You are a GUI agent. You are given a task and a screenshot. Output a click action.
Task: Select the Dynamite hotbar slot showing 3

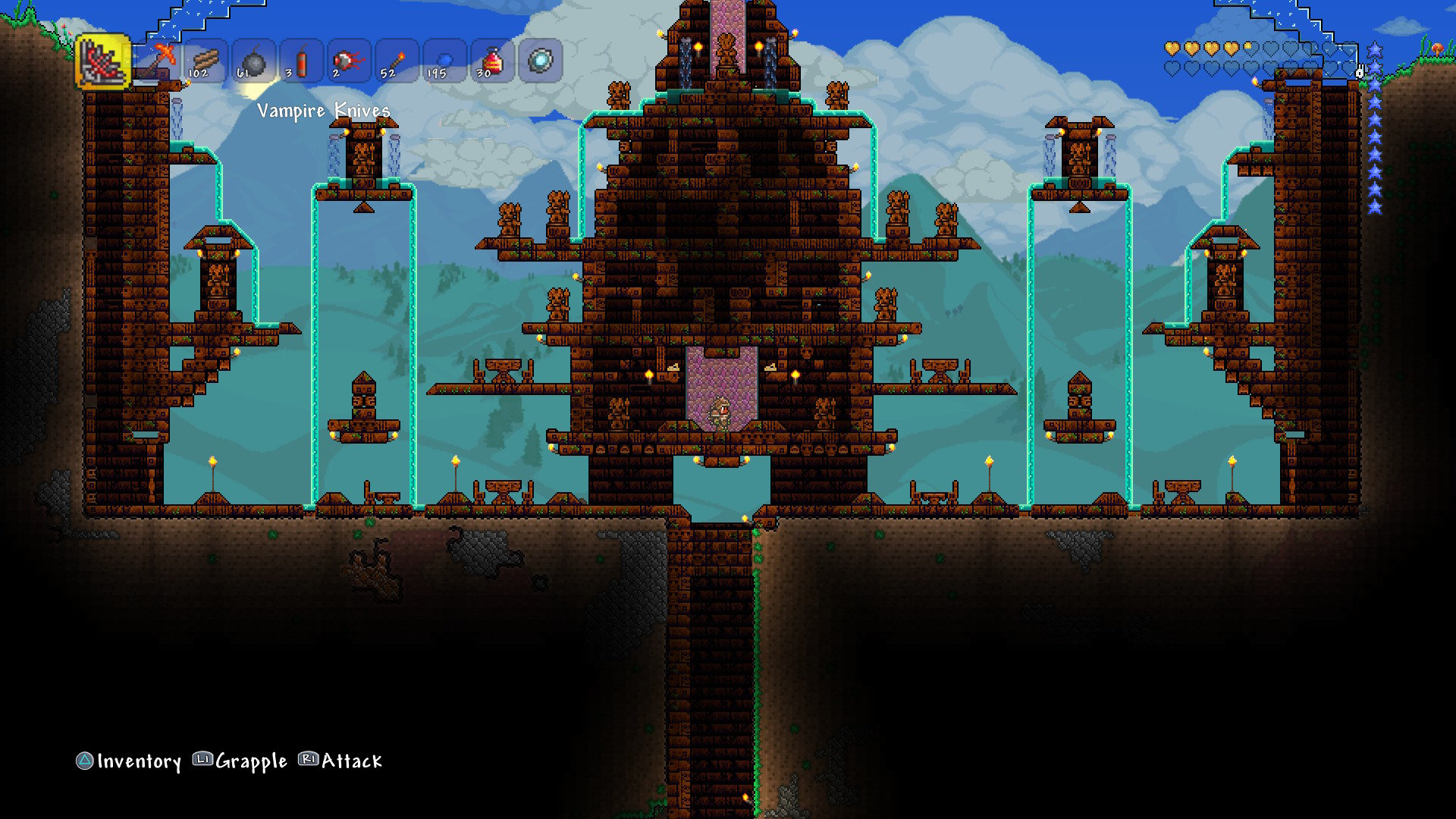tap(302, 61)
